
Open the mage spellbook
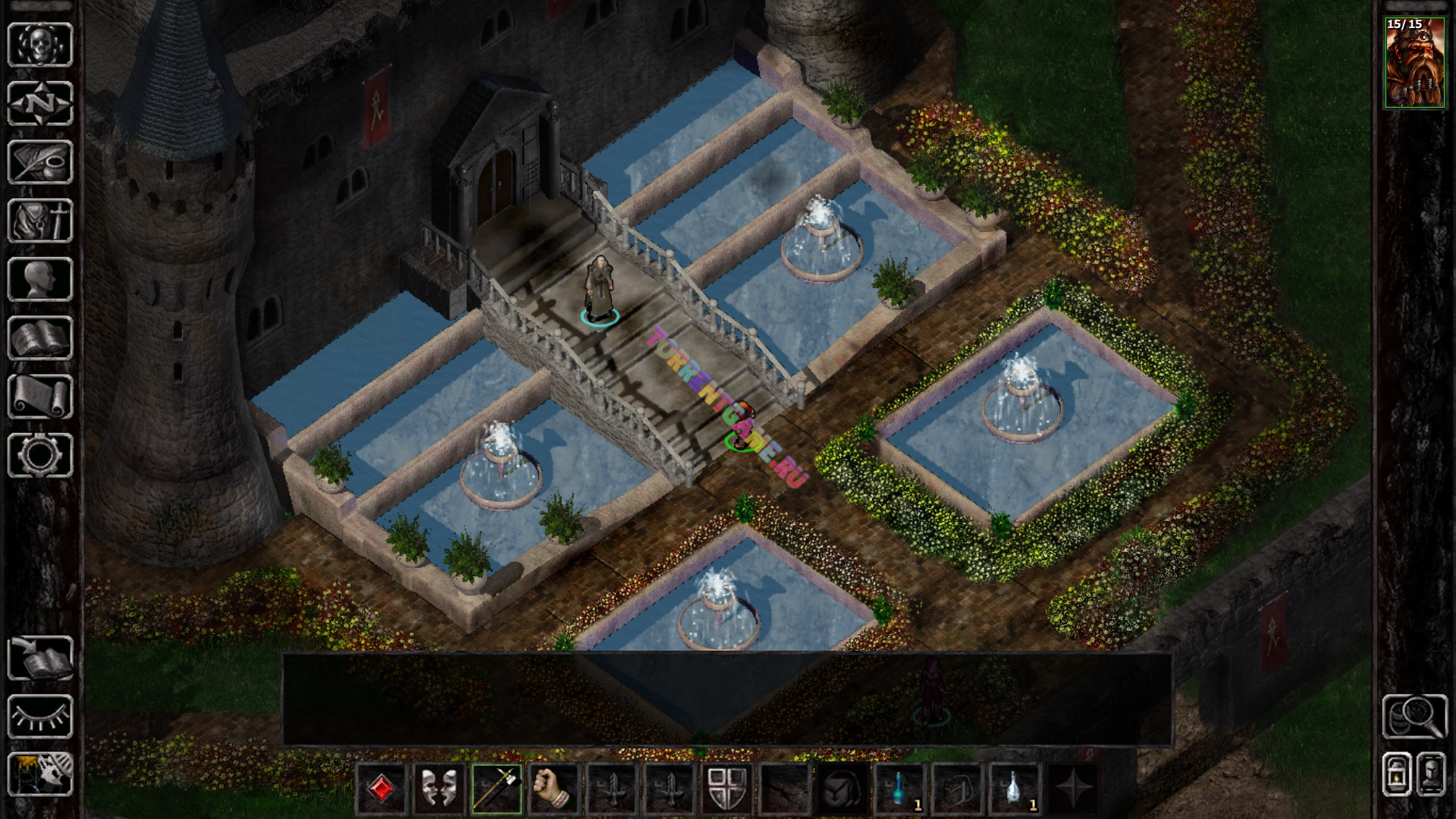pyautogui.click(x=40, y=338)
